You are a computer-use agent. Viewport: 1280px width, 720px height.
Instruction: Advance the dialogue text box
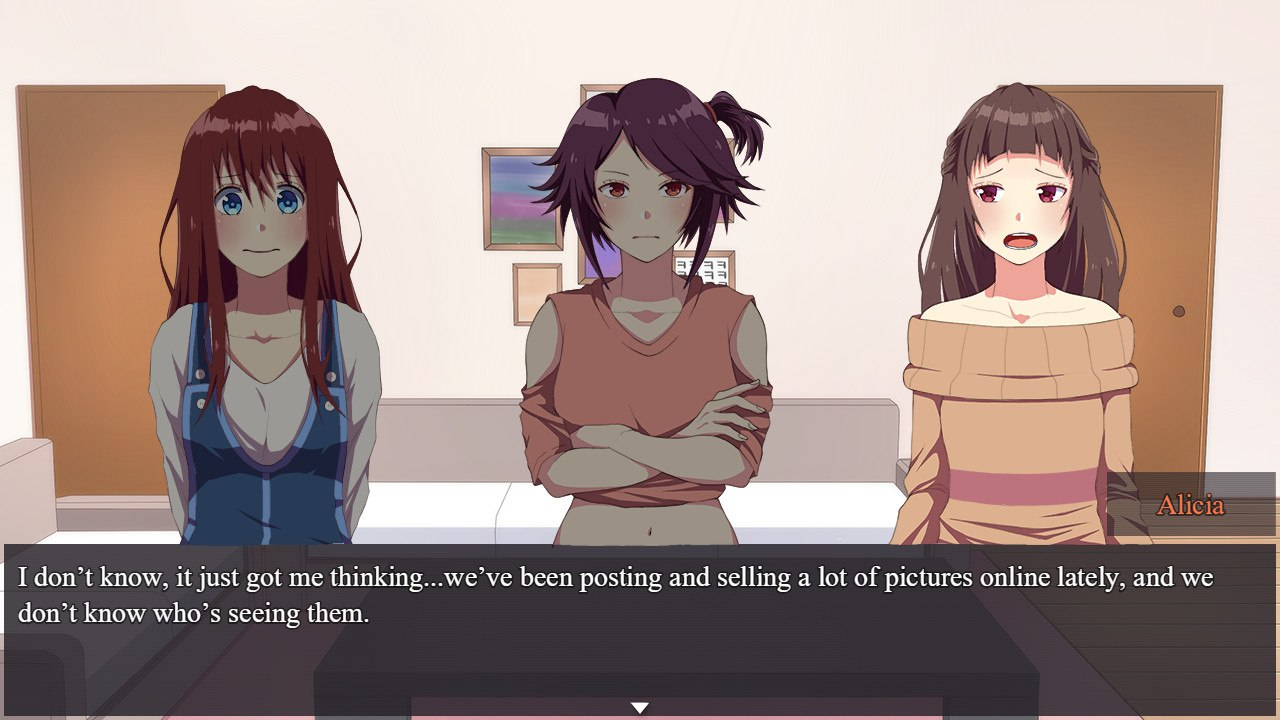click(640, 620)
